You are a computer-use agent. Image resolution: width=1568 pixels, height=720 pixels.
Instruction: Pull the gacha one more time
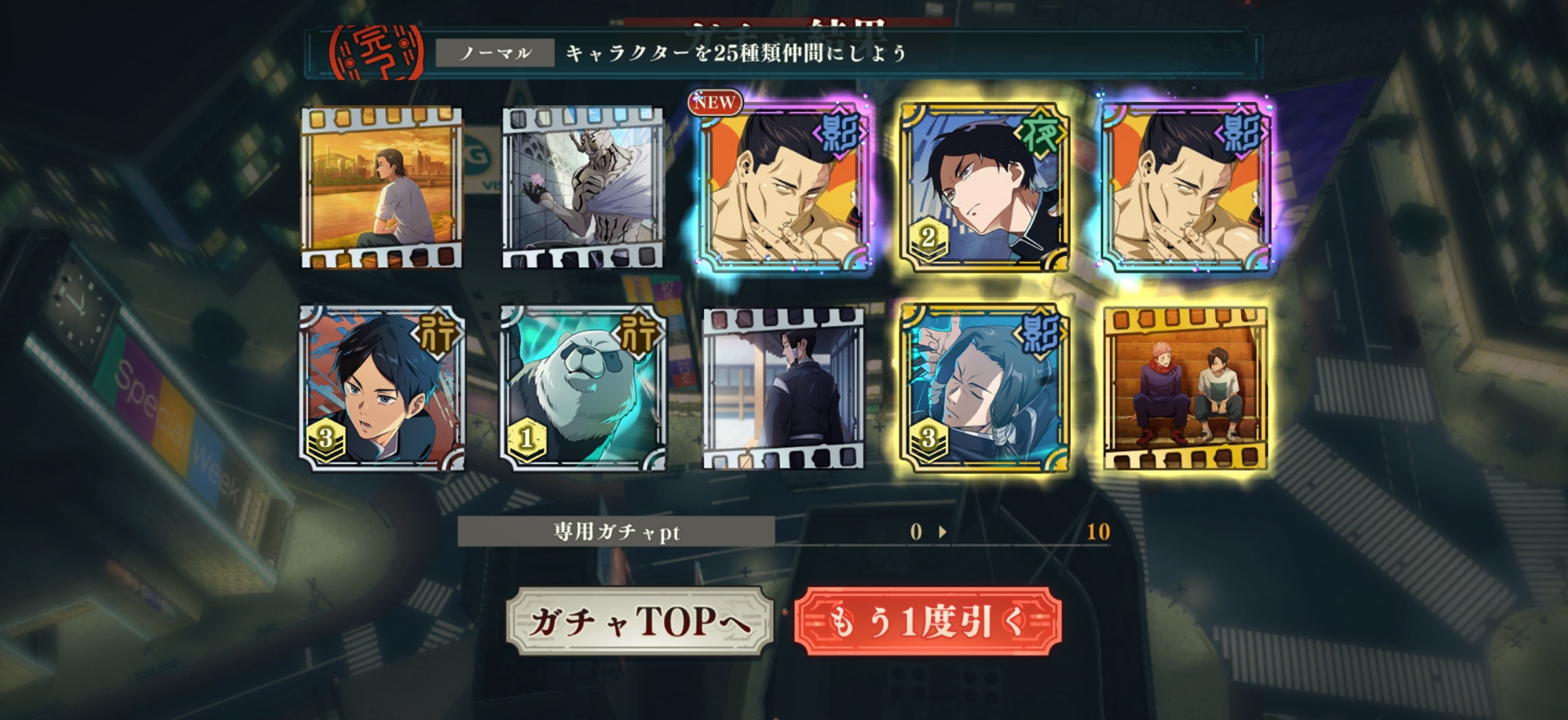coord(927,621)
